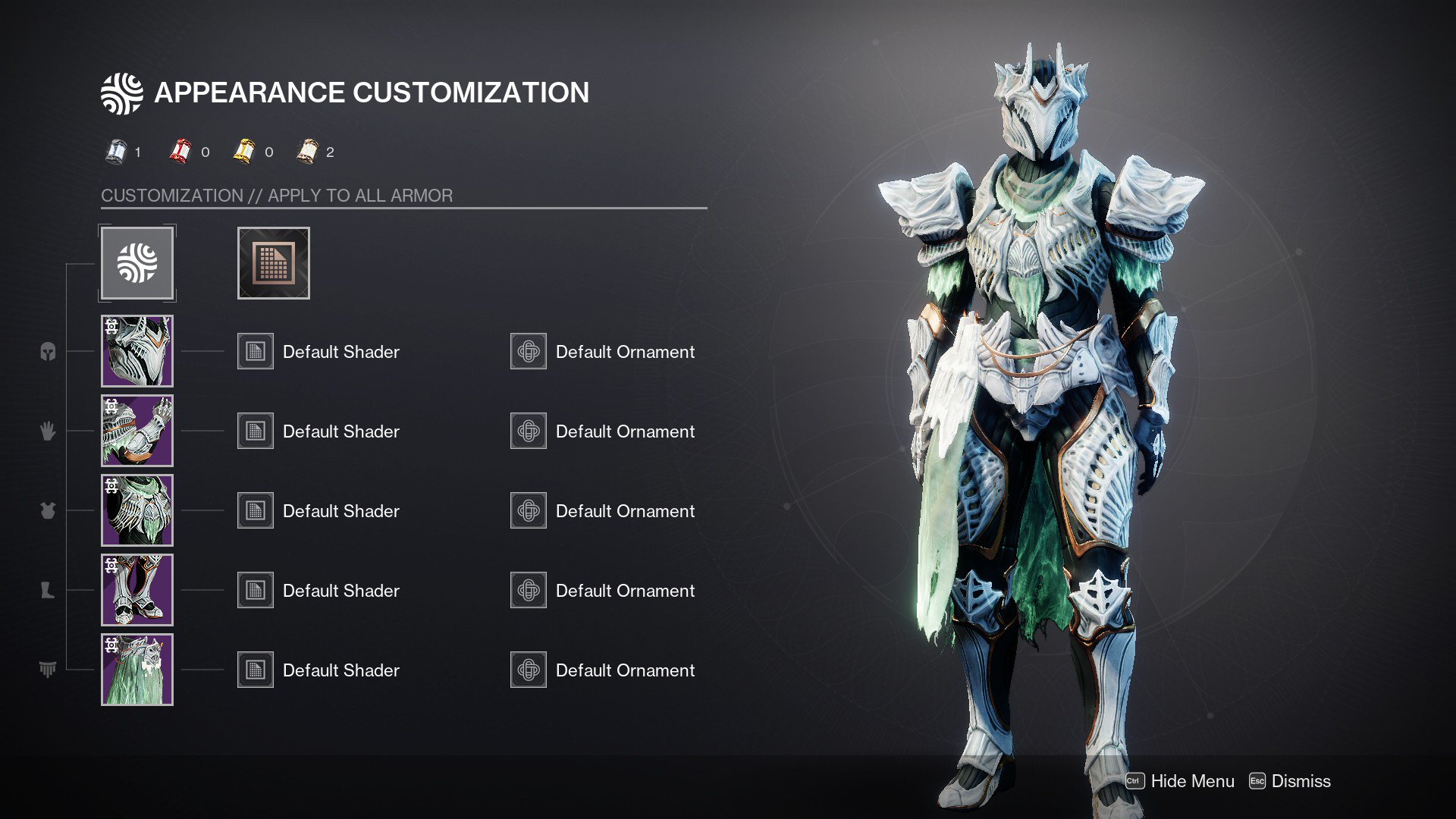
Task: Open the legs Default Ornament slot
Action: (x=528, y=589)
